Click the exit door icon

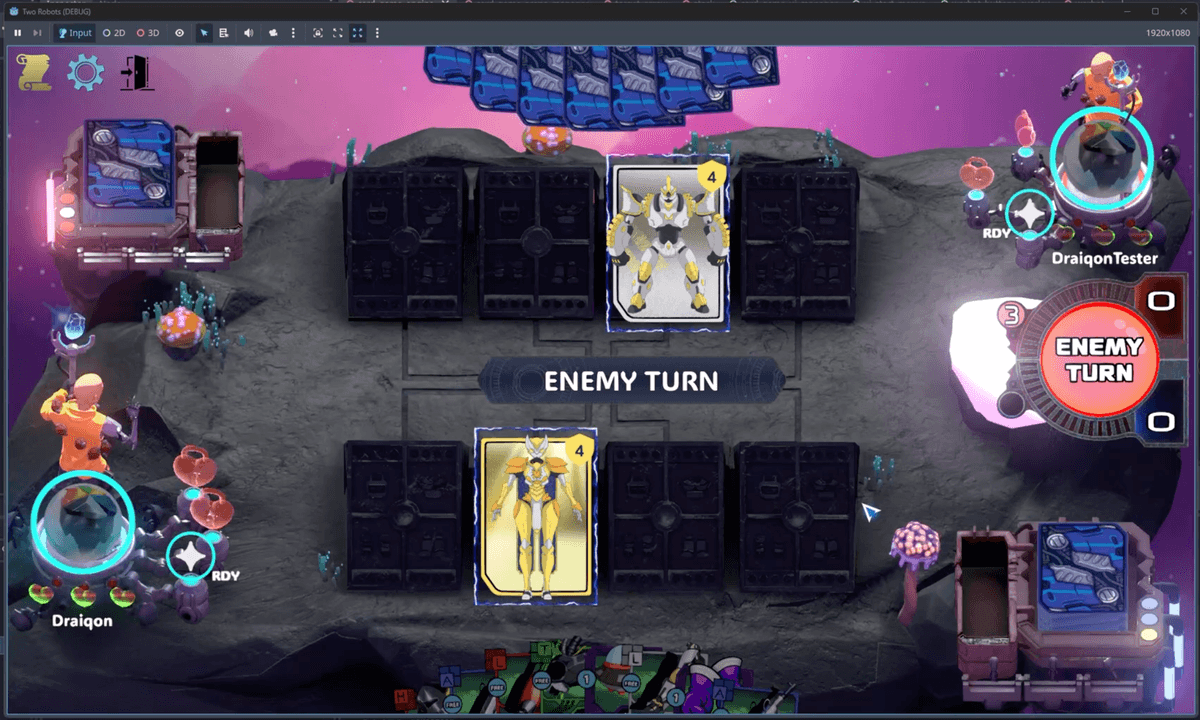pos(136,73)
